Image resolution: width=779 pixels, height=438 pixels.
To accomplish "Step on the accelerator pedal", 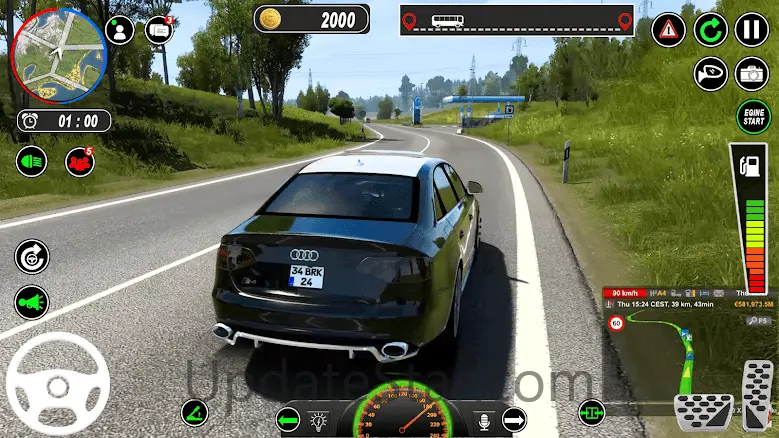I will [757, 395].
